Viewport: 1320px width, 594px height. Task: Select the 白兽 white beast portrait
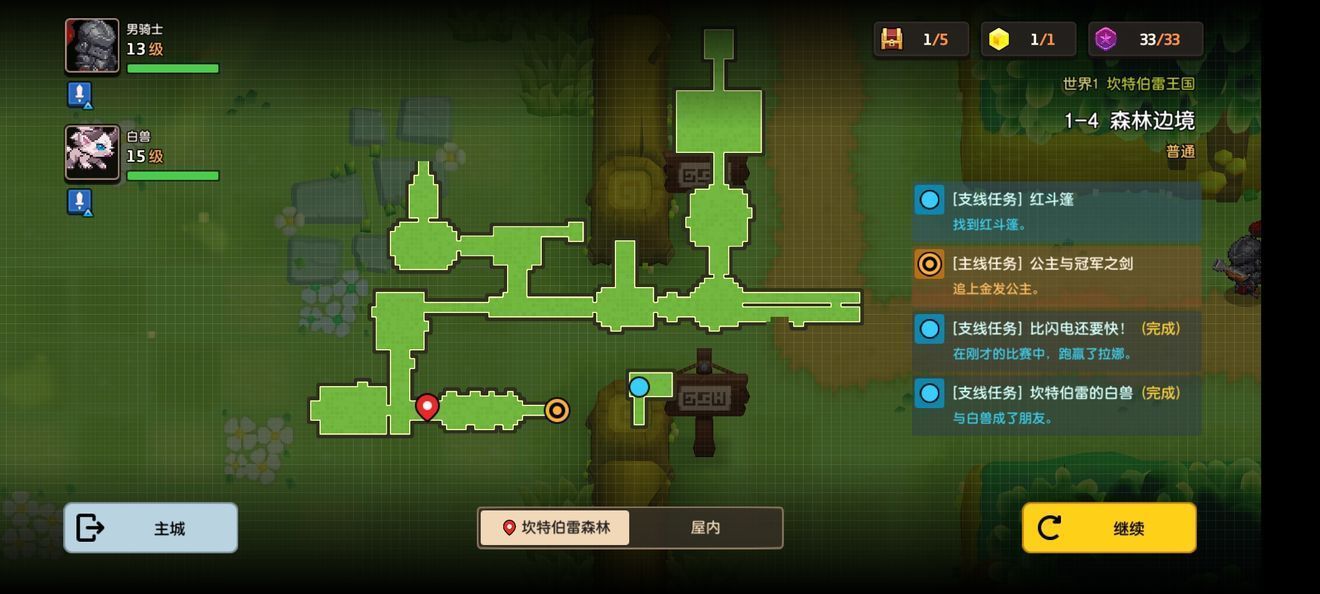pyautogui.click(x=92, y=152)
